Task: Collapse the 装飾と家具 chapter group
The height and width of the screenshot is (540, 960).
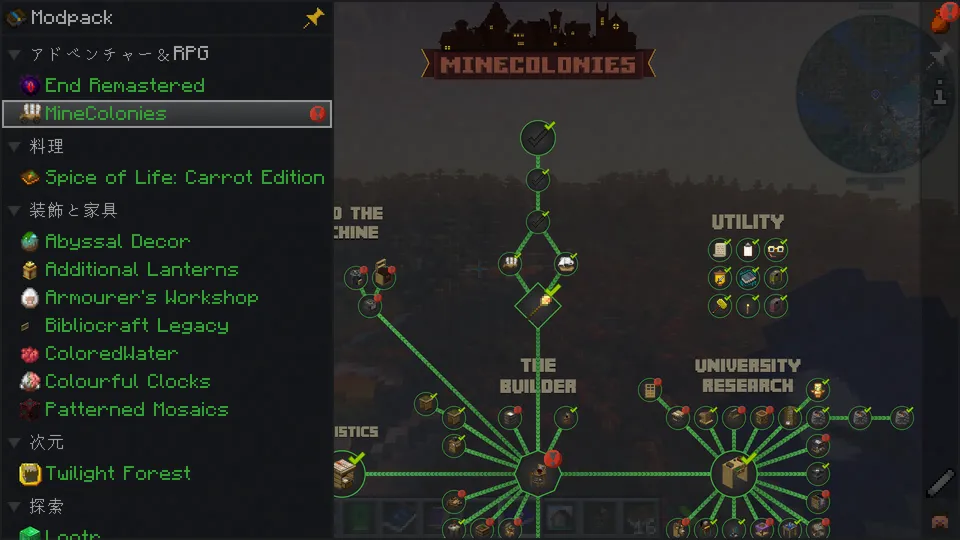Action: (x=14, y=211)
